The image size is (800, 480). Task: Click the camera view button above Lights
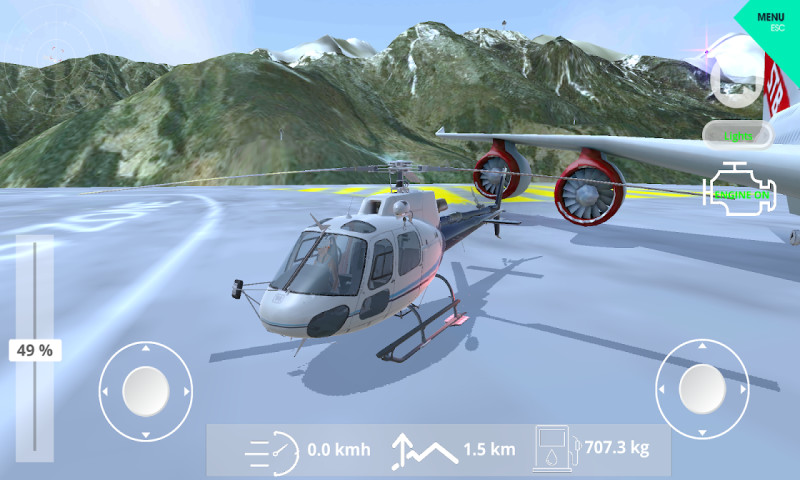735,84
